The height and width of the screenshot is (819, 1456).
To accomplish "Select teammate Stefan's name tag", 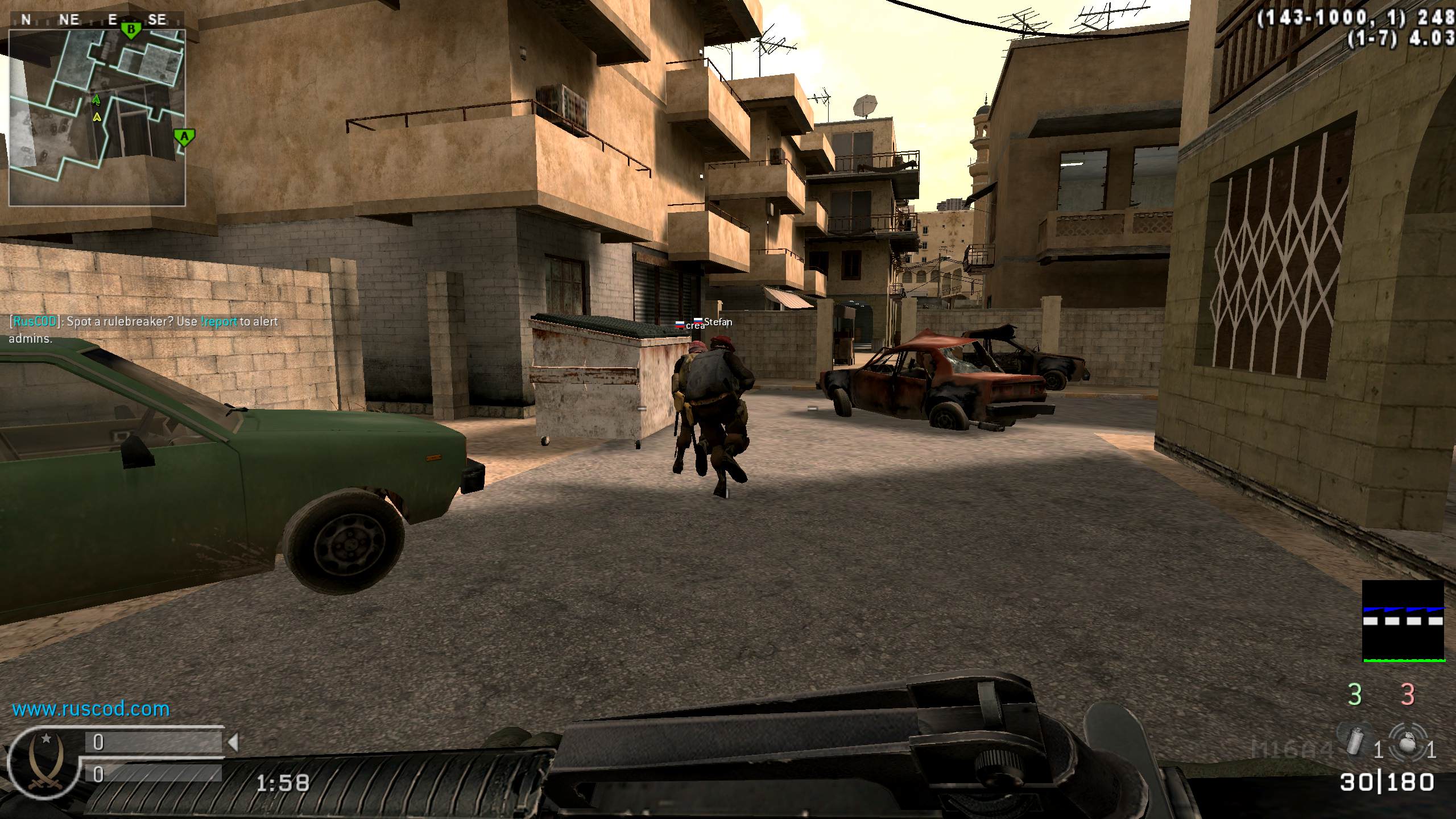I will click(718, 322).
